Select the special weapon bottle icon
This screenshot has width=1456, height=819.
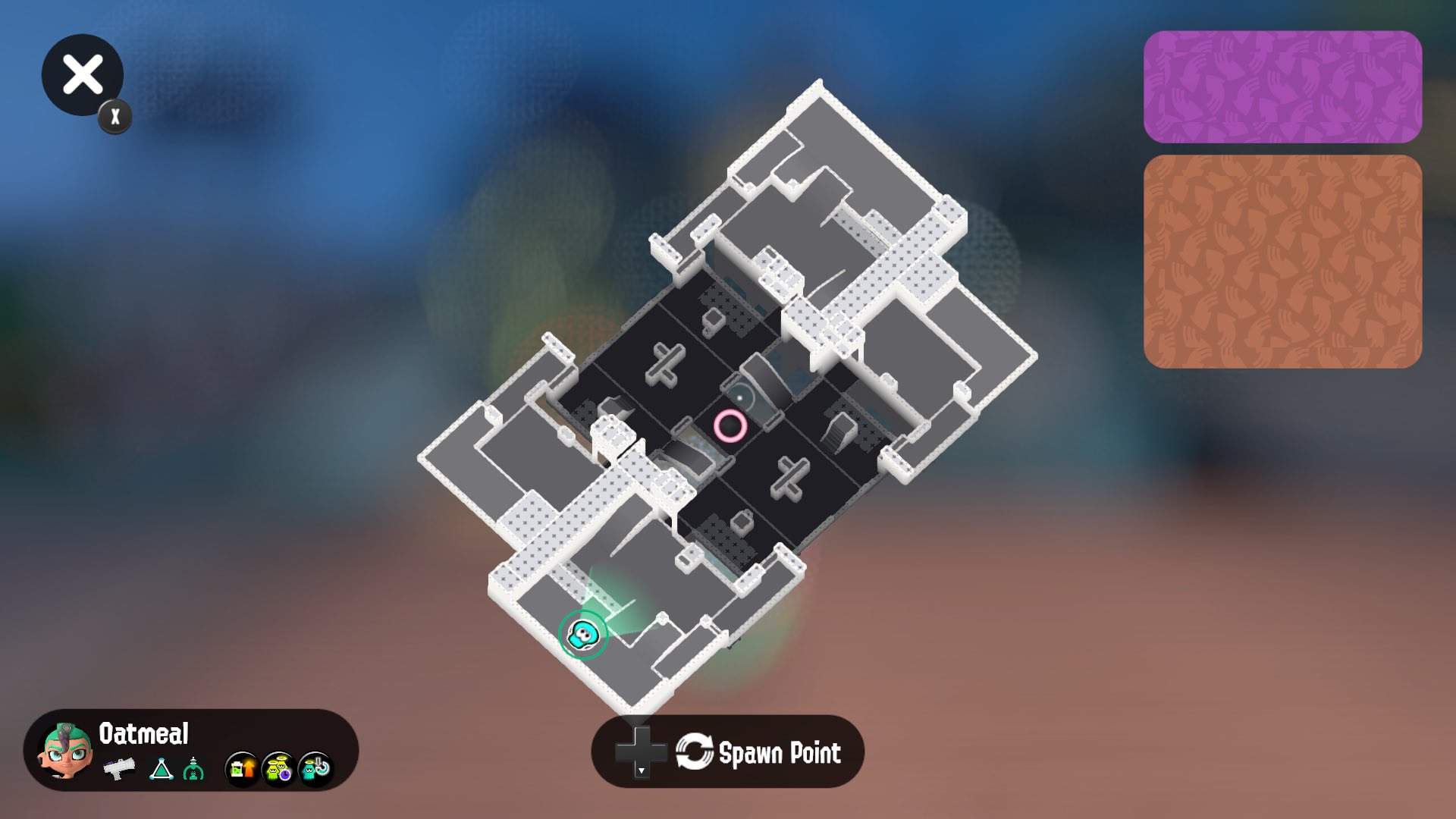tap(195, 767)
